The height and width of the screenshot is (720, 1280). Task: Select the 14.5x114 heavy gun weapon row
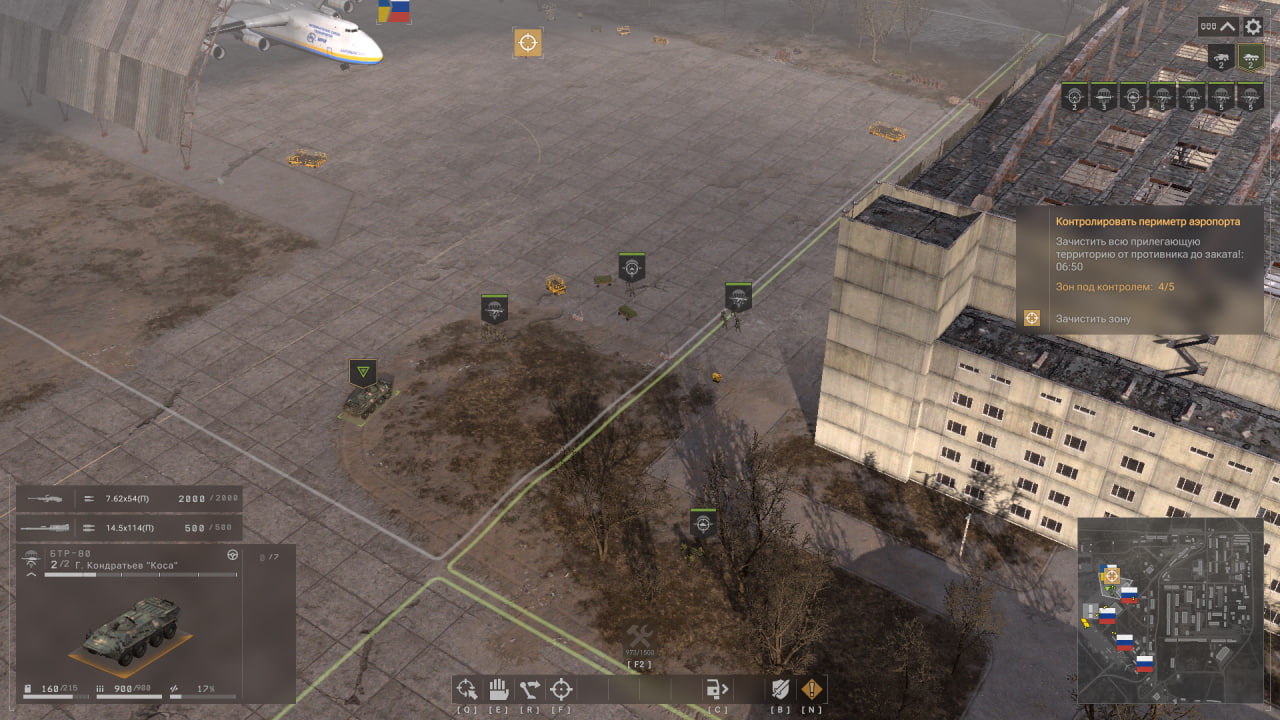coord(129,527)
